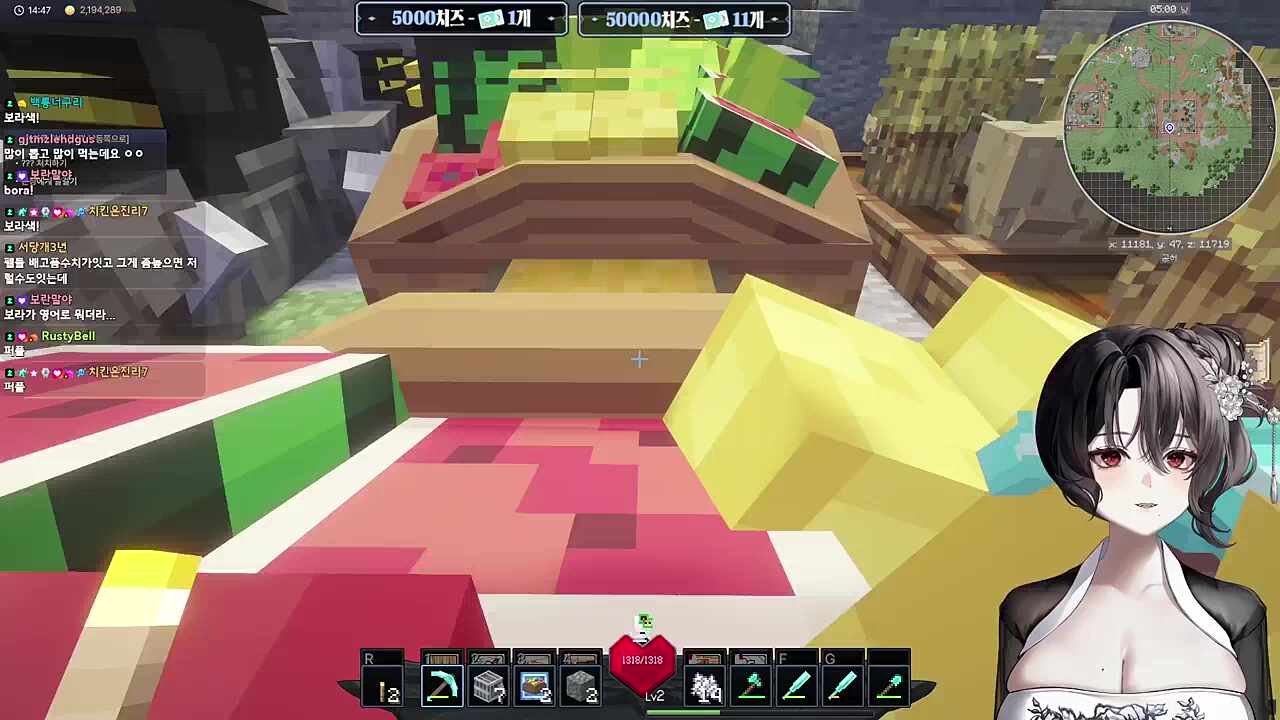Open the circular minimap
The width and height of the screenshot is (1280, 720).
click(1167, 128)
